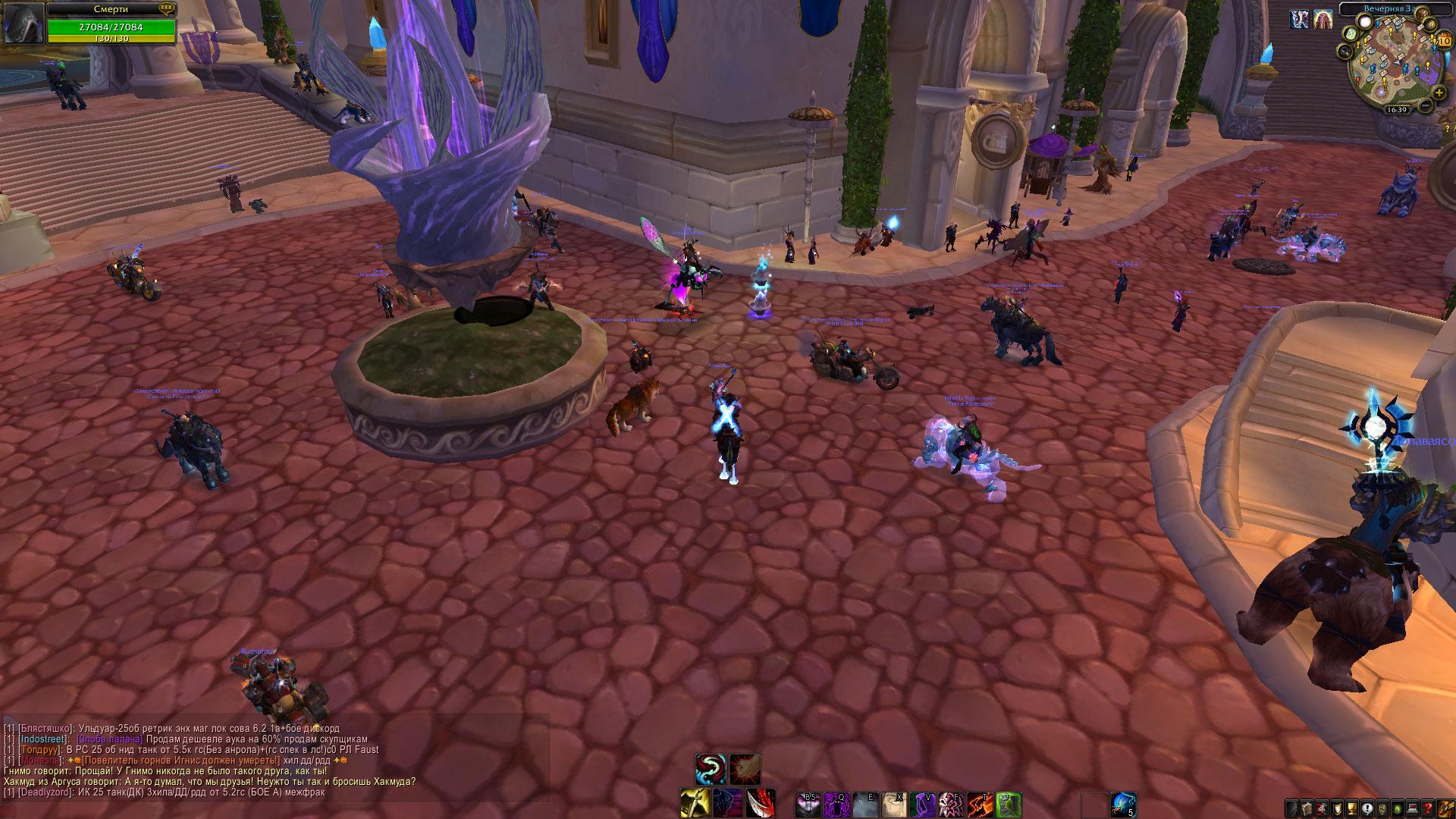The width and height of the screenshot is (1456, 819).
Task: Open the red question mark help button
Action: point(1428,808)
